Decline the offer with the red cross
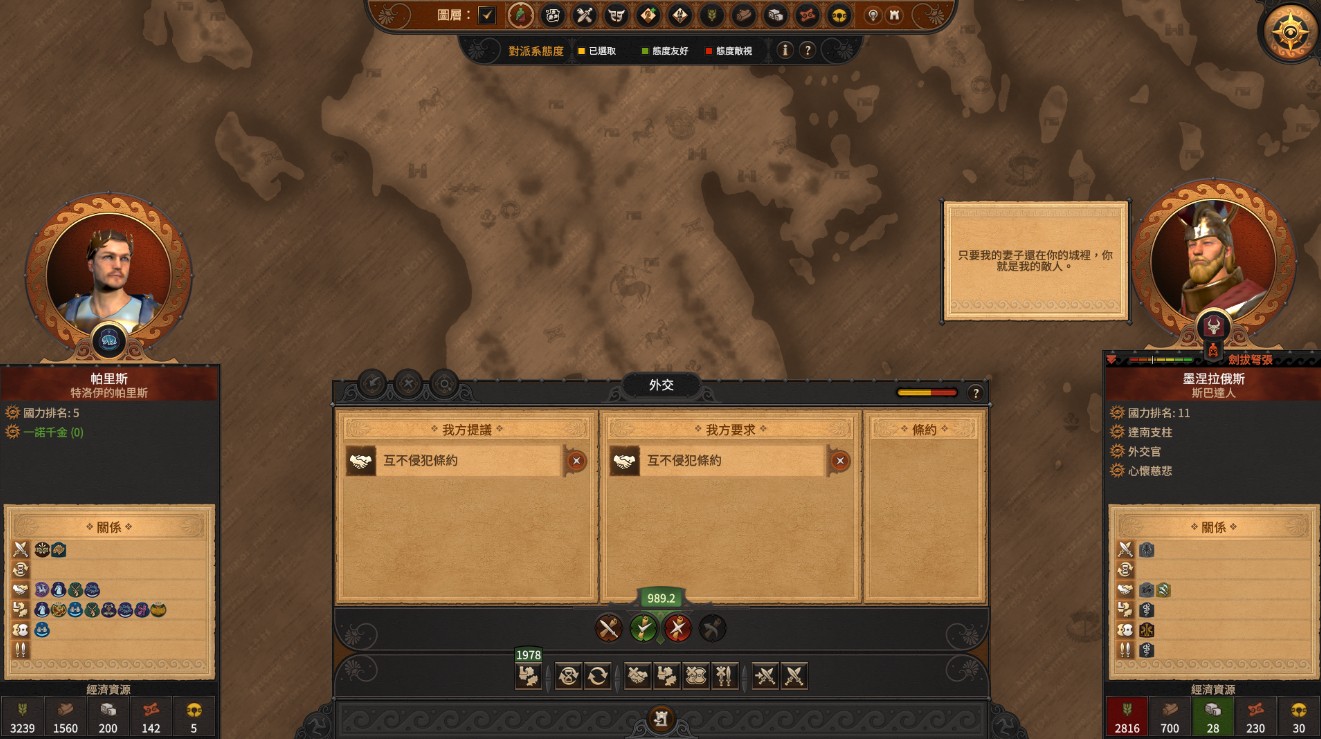Viewport: 1321px width, 739px height. click(678, 629)
